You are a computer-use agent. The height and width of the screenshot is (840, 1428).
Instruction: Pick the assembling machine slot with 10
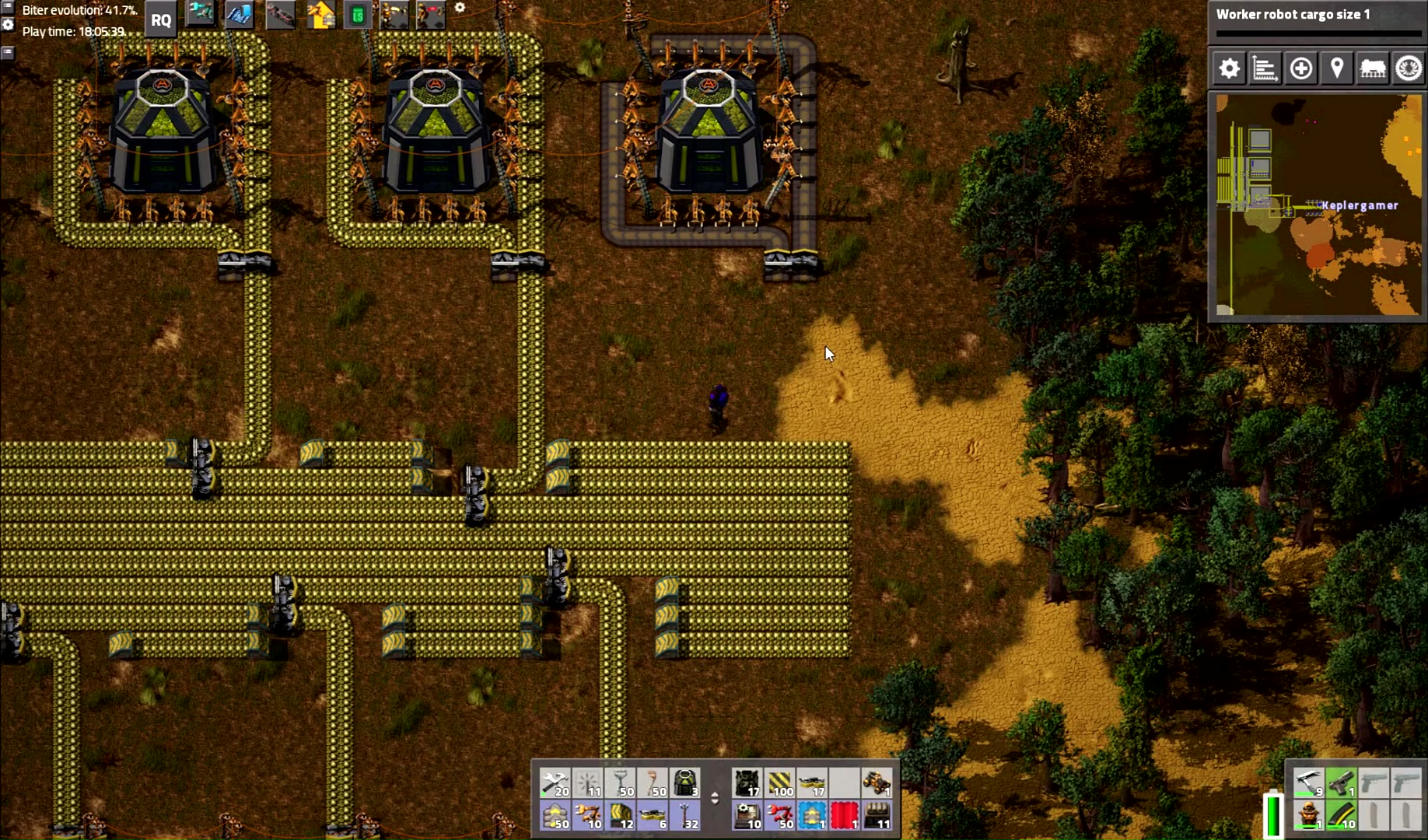tap(747, 816)
